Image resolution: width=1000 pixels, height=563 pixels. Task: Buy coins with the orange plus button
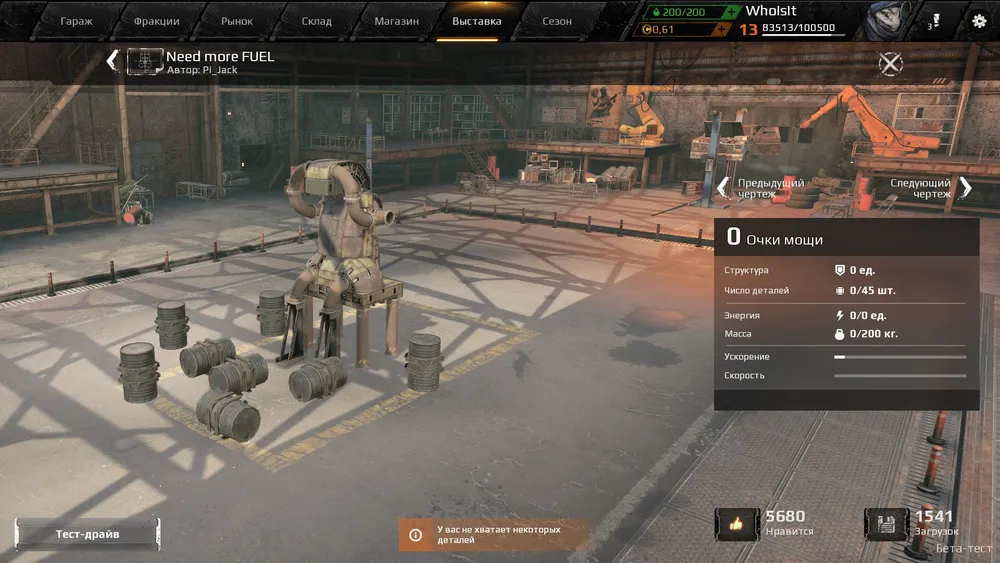[x=720, y=29]
